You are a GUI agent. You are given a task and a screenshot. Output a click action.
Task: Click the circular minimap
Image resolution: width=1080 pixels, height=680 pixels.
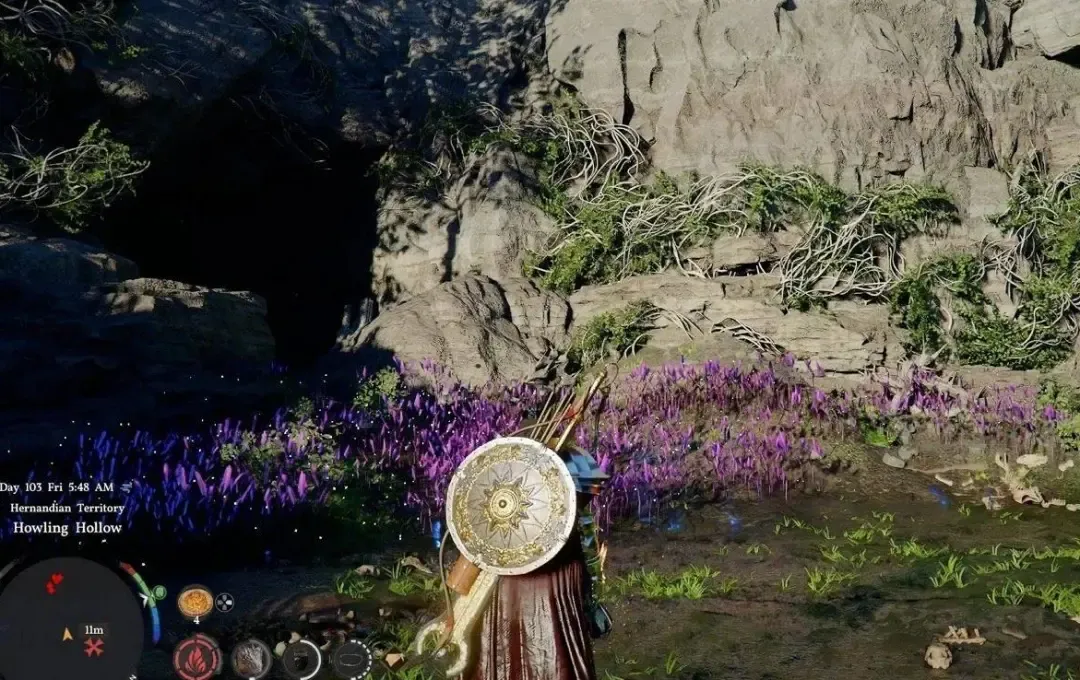(x=70, y=622)
